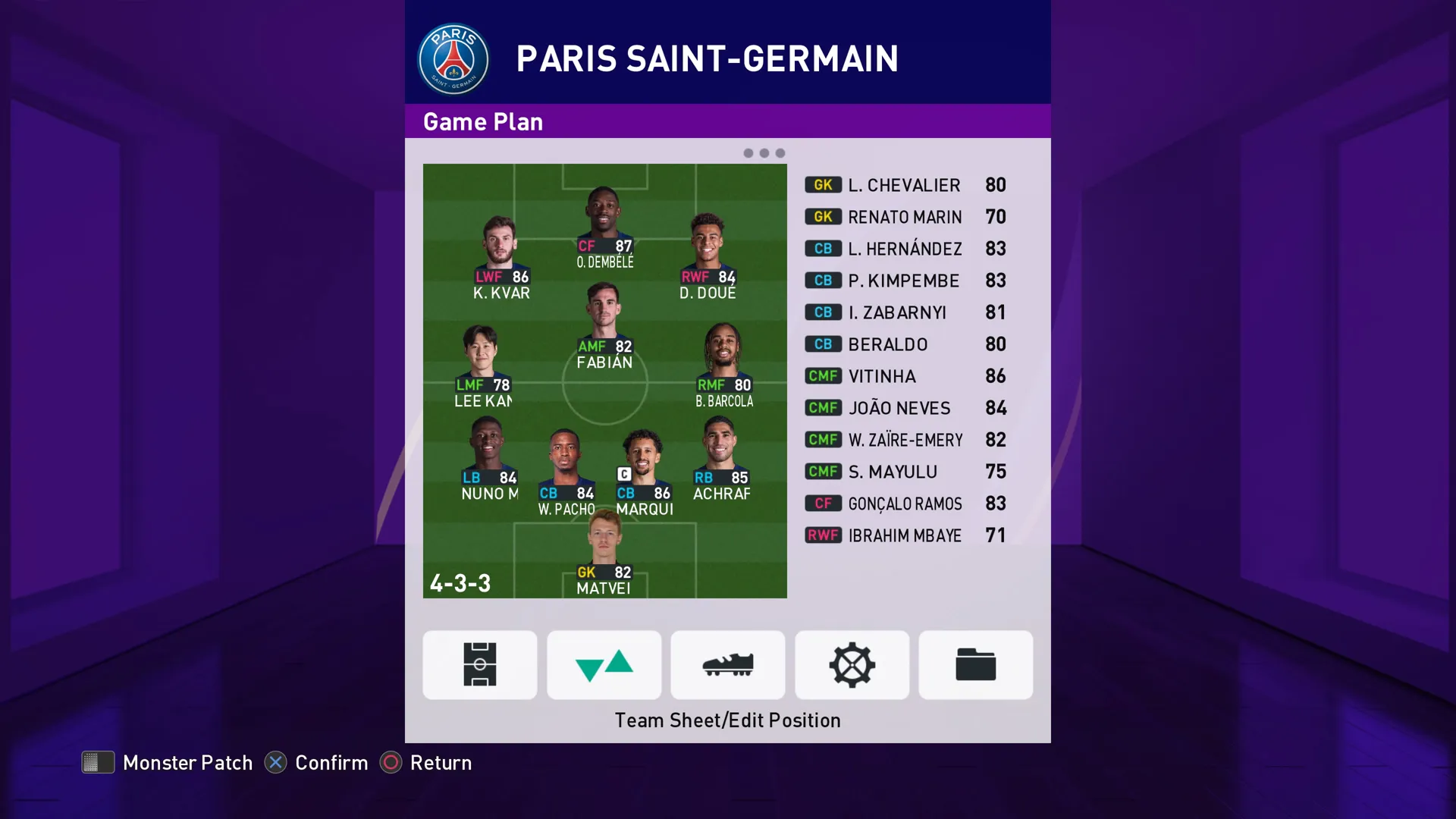Choose Vitinha from the substitutes list
The height and width of the screenshot is (819, 1456).
pyautogui.click(x=905, y=376)
